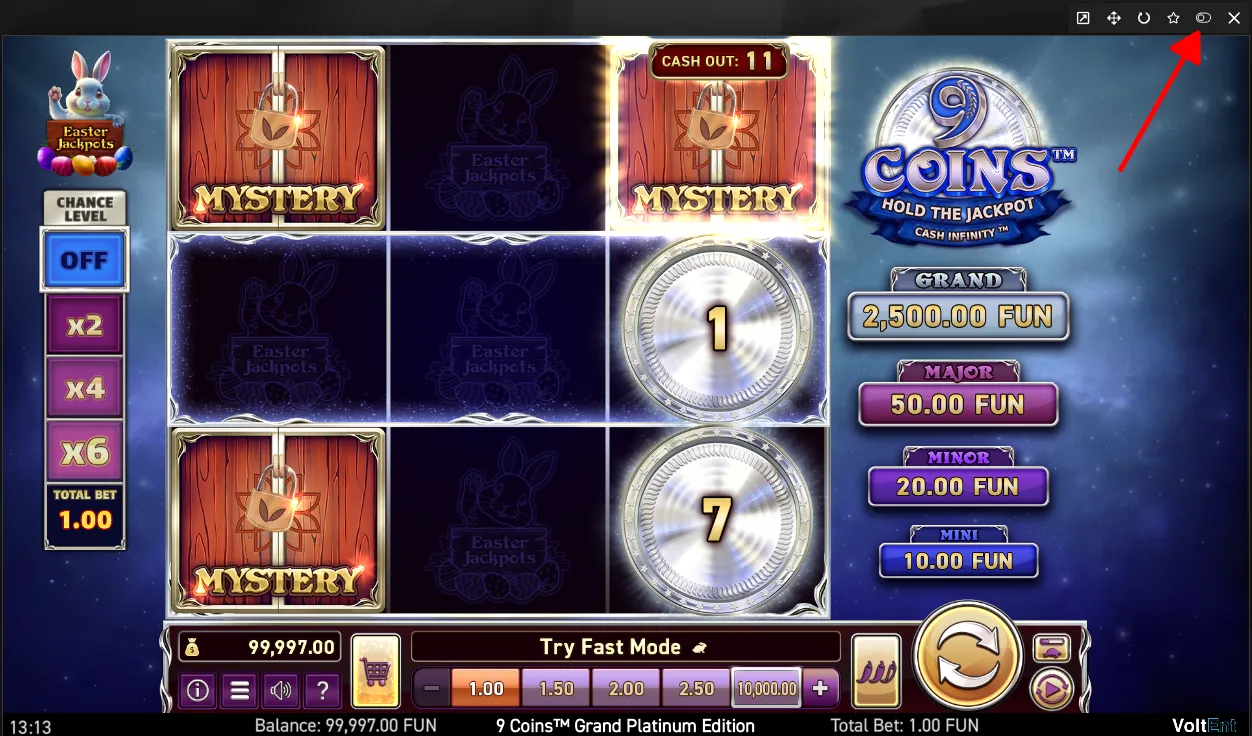Choose the x4 chance level
This screenshot has width=1252, height=736.
click(x=85, y=388)
